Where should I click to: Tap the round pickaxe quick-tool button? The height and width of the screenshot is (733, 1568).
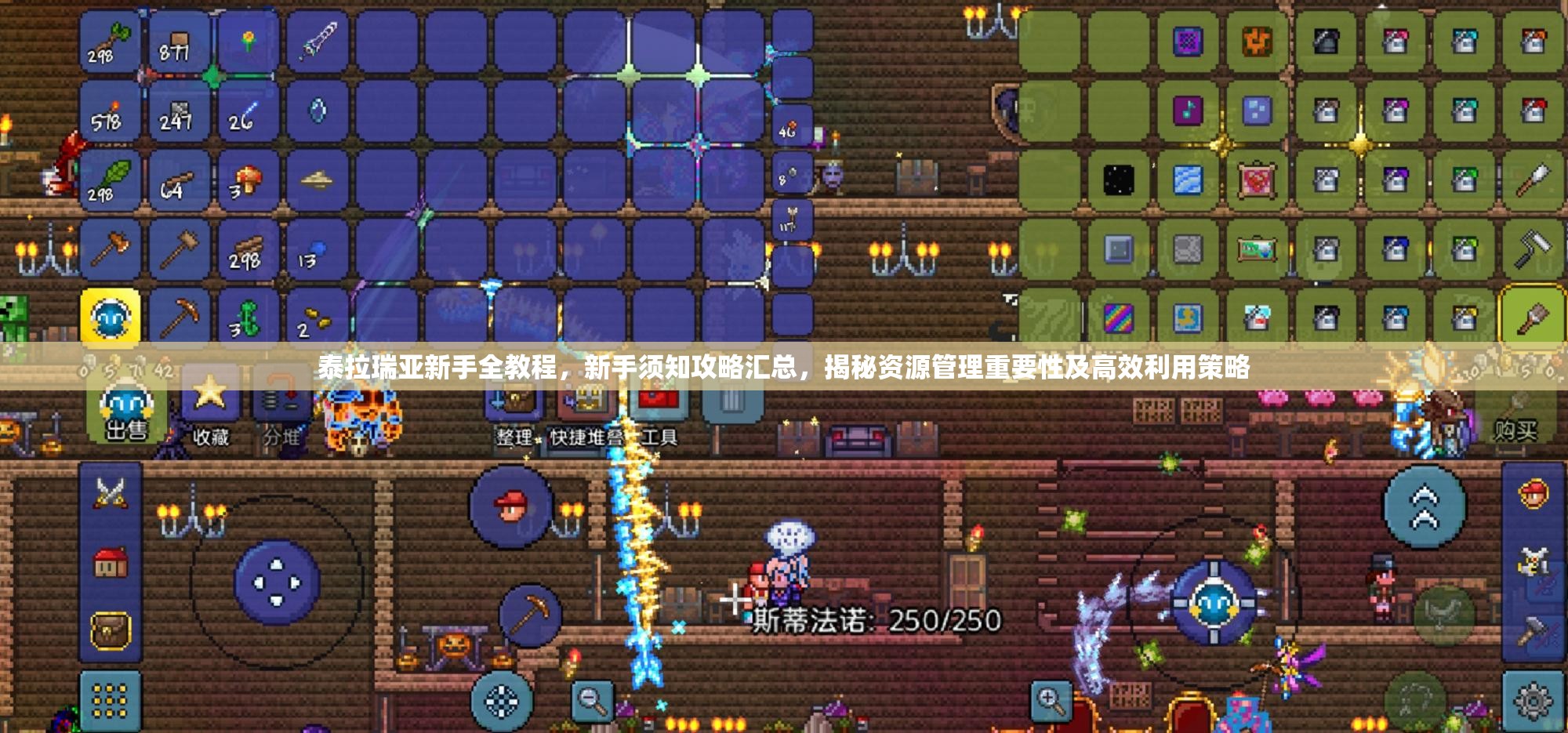point(530,615)
